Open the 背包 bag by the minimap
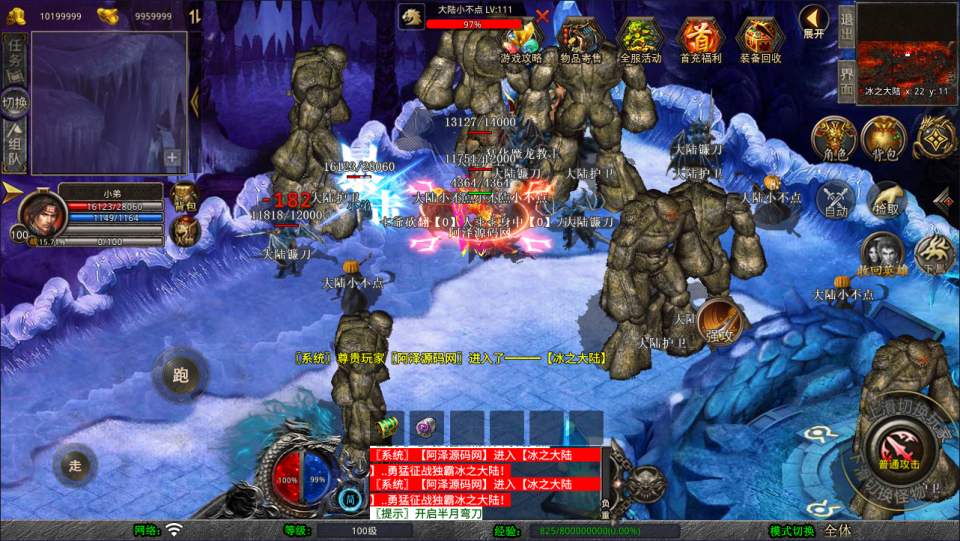The width and height of the screenshot is (960, 541). [x=883, y=137]
